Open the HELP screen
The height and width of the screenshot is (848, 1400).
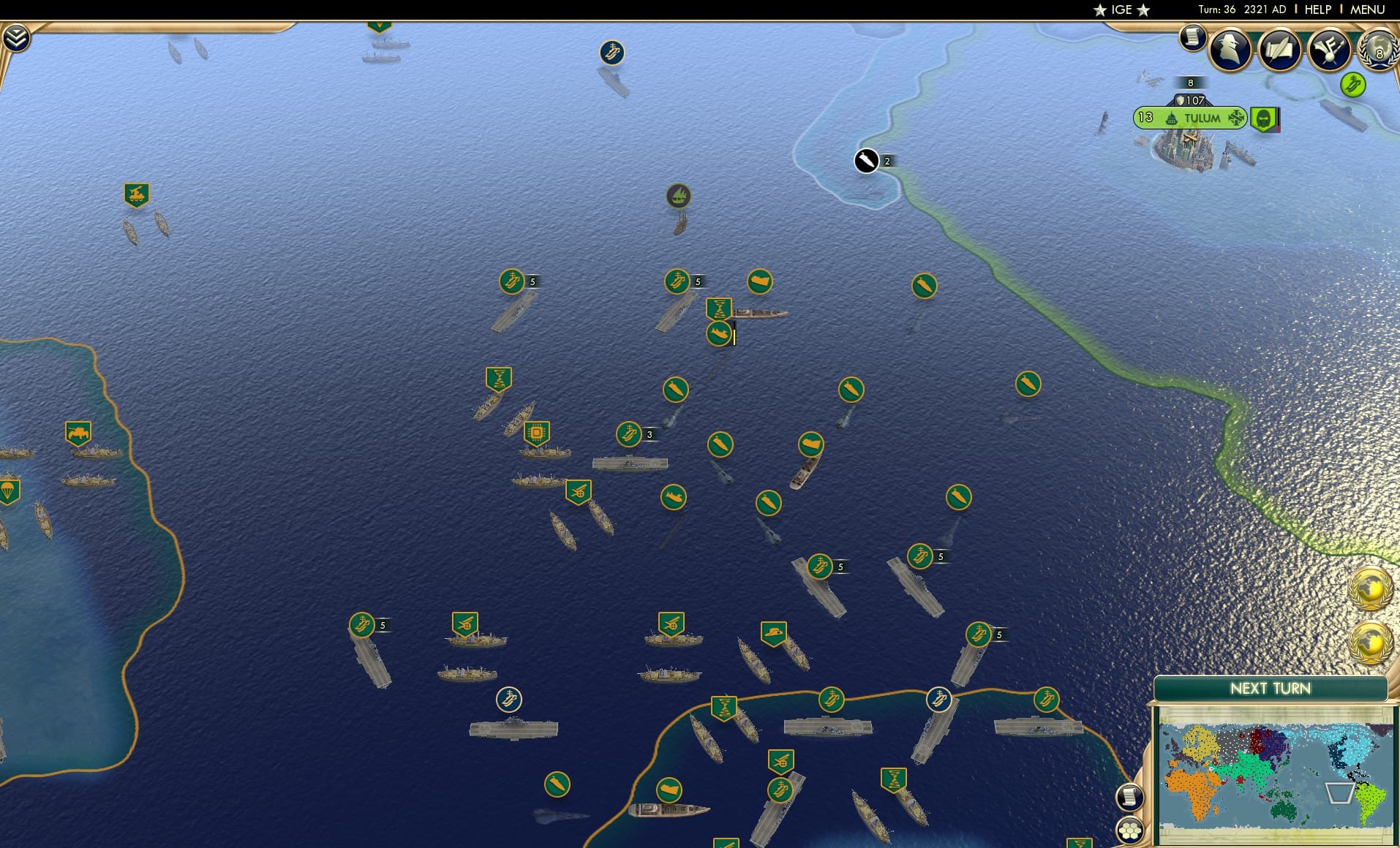pos(1317,10)
